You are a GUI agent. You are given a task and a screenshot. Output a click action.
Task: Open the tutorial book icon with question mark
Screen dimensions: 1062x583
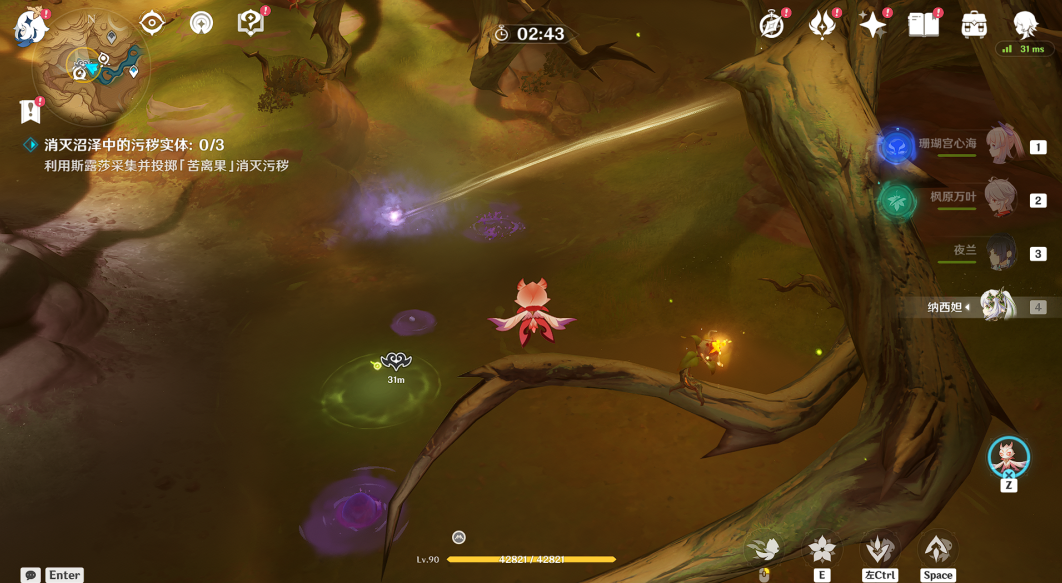(250, 23)
